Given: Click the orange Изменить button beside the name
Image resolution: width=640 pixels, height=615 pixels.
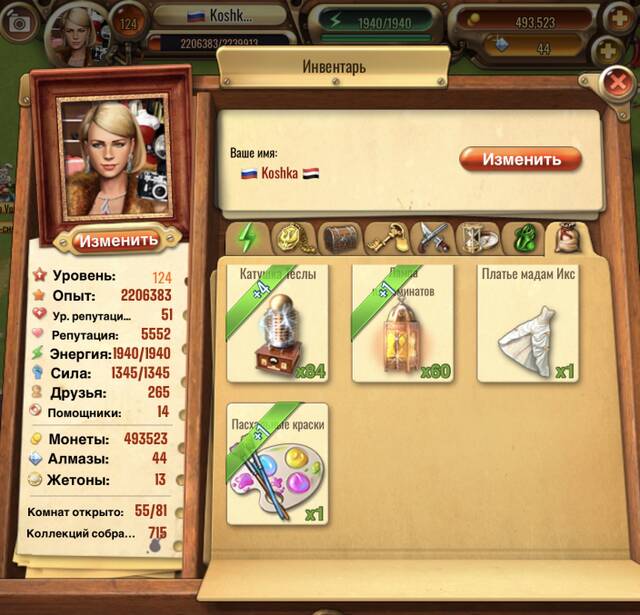Looking at the screenshot, I should pyautogui.click(x=520, y=159).
